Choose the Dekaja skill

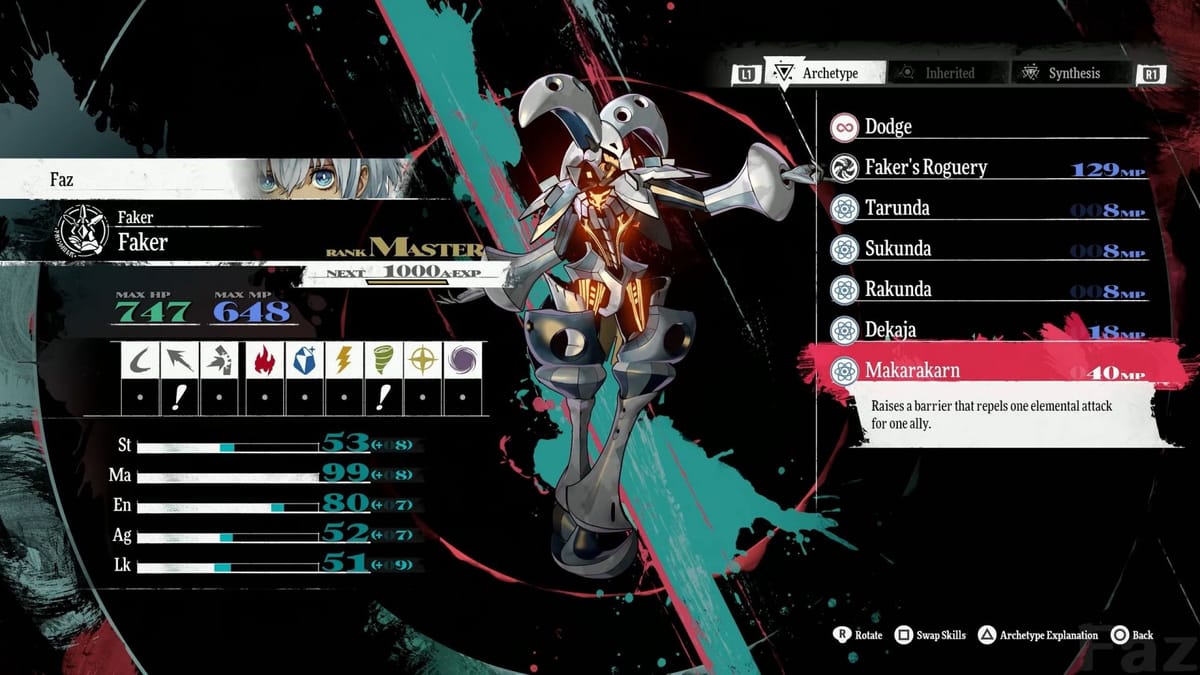985,330
